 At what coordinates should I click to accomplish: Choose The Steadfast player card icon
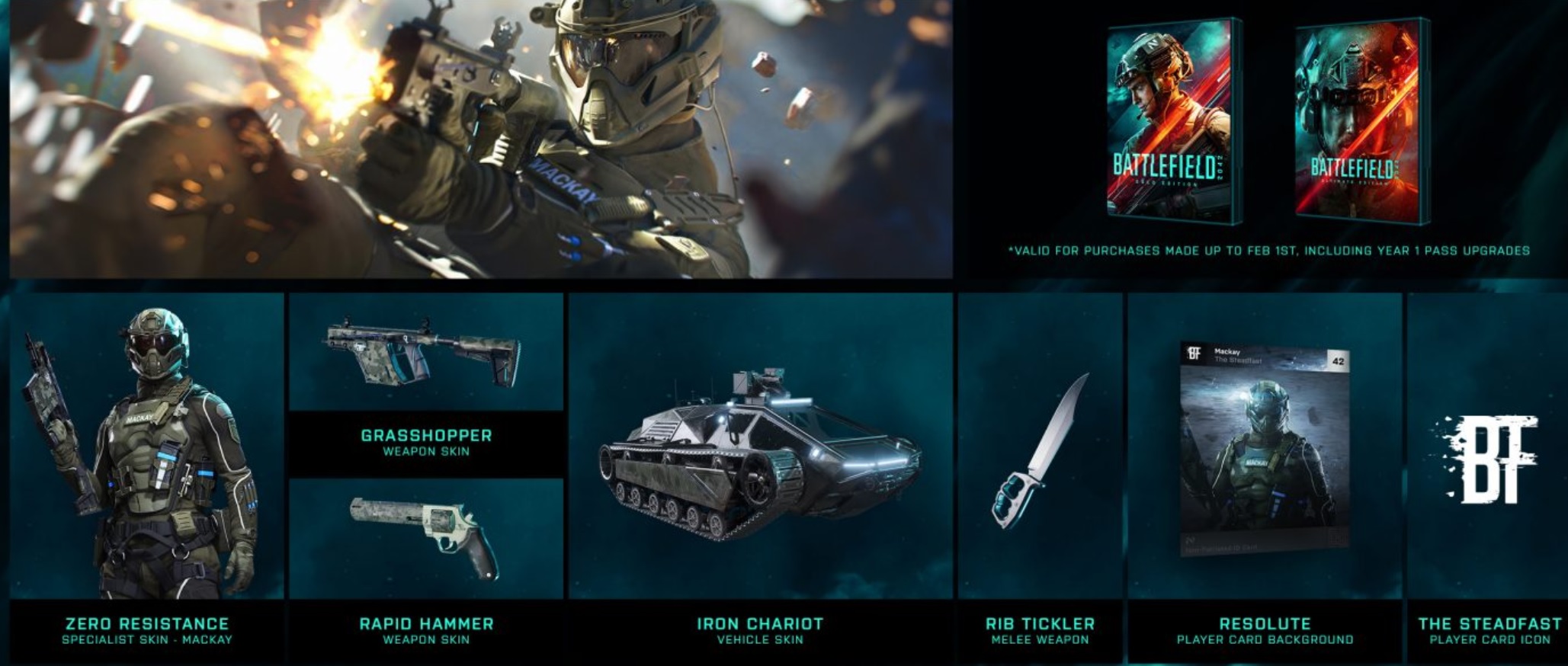[x=1489, y=459]
